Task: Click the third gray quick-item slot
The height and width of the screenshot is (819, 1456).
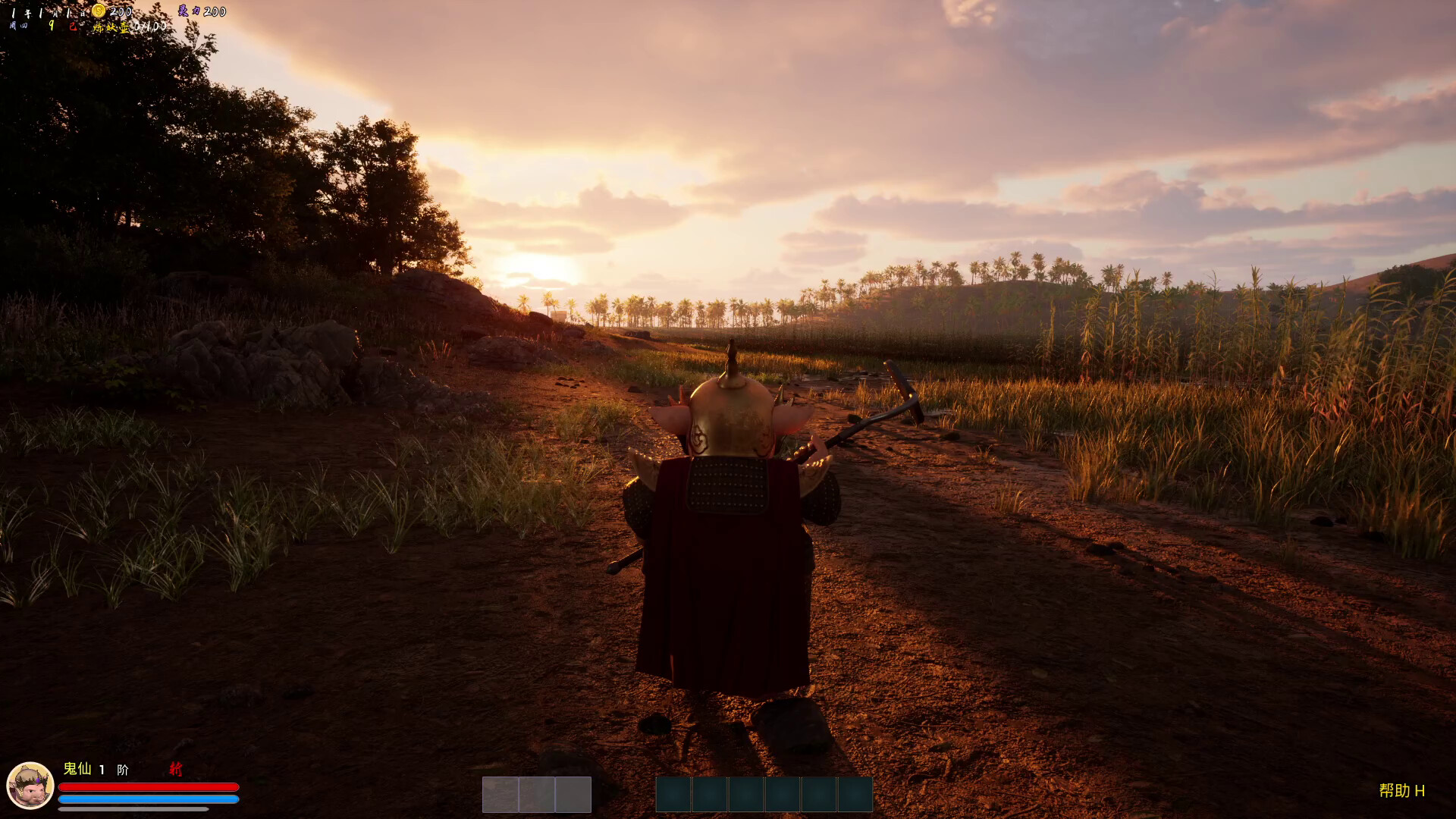Action: 573,793
